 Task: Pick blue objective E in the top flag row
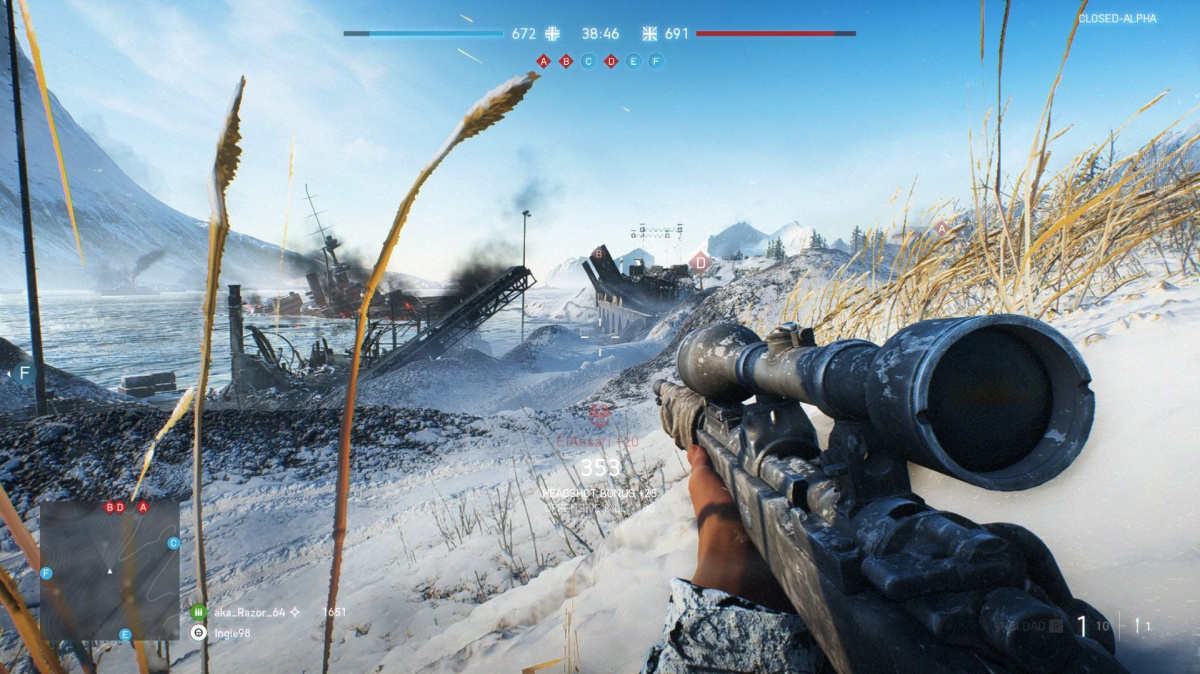coord(633,61)
